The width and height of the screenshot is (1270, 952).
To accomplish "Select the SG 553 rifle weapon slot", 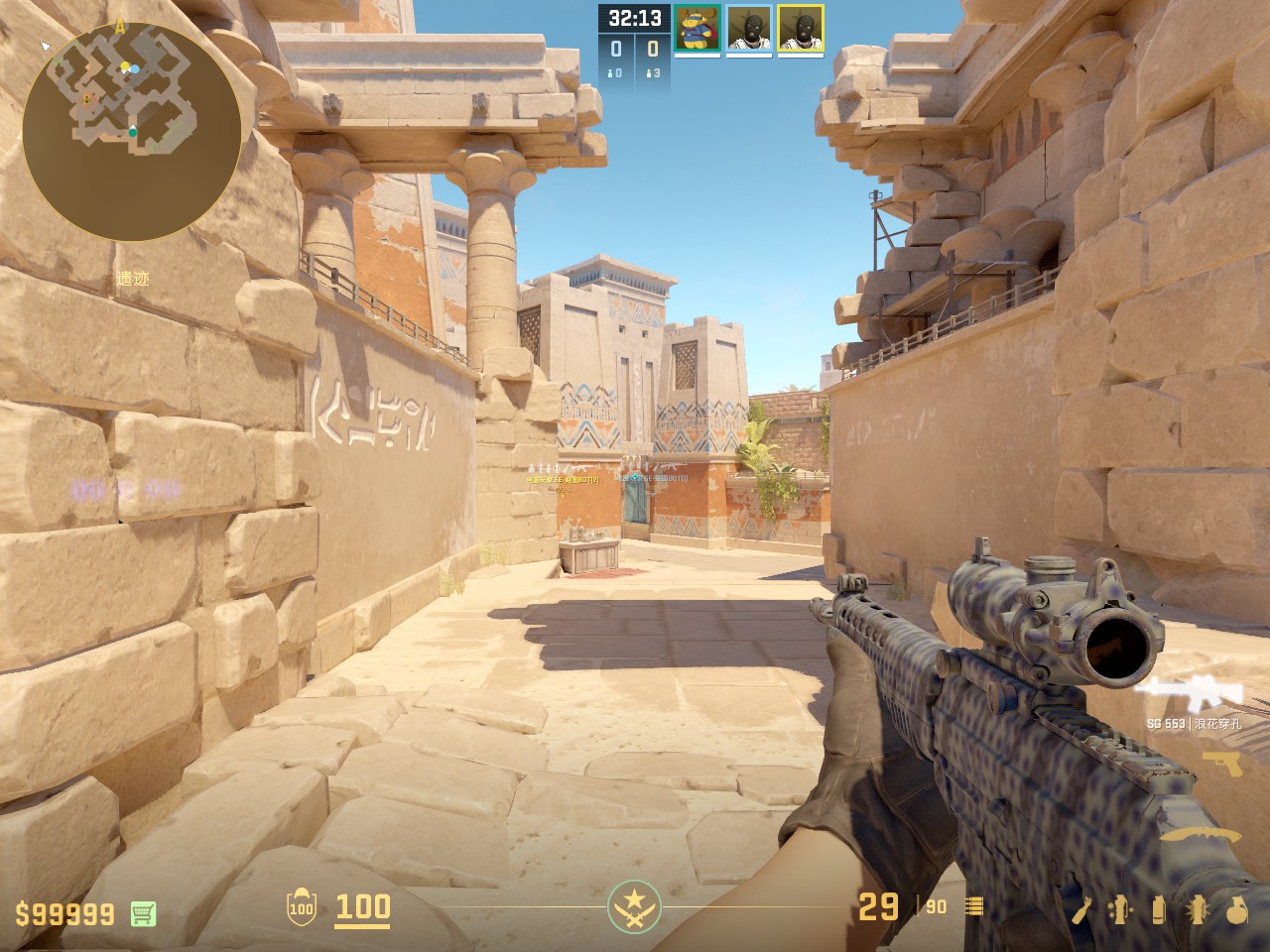I will 1188,693.
